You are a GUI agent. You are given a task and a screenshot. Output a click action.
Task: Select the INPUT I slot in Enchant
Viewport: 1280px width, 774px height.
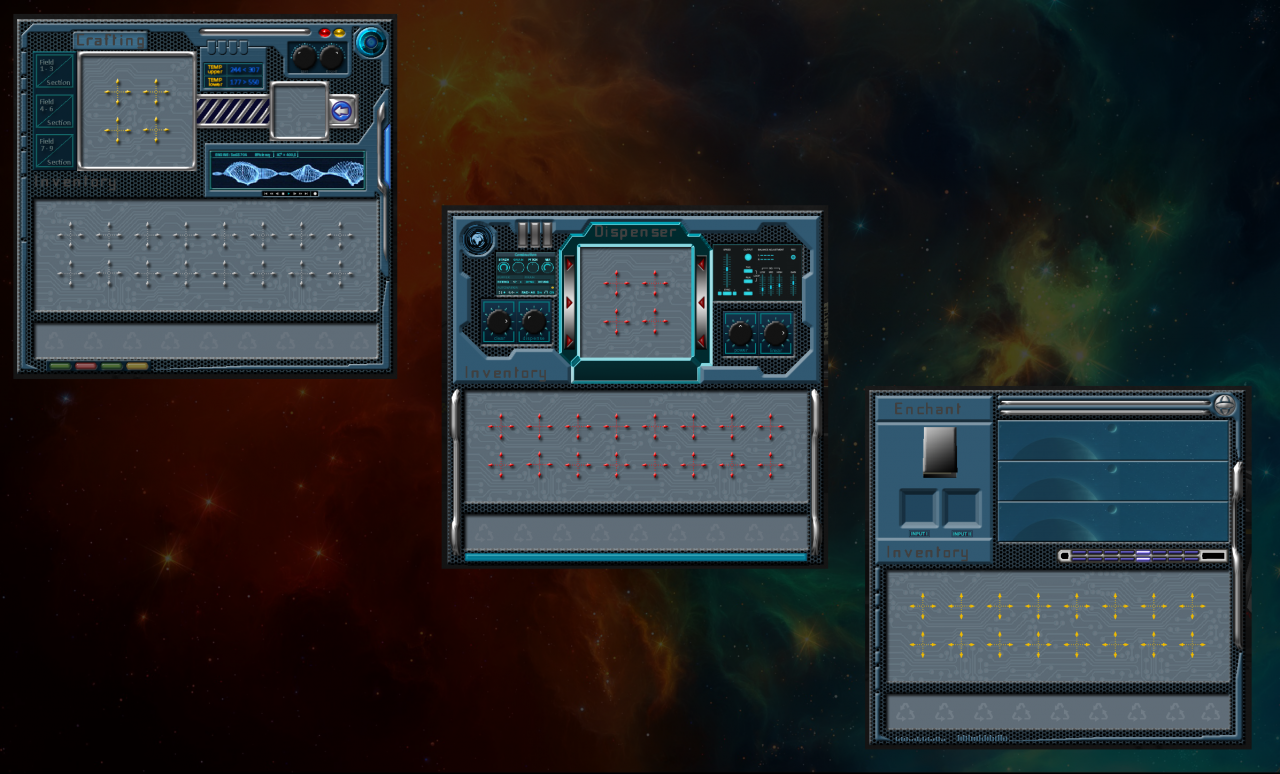(918, 507)
